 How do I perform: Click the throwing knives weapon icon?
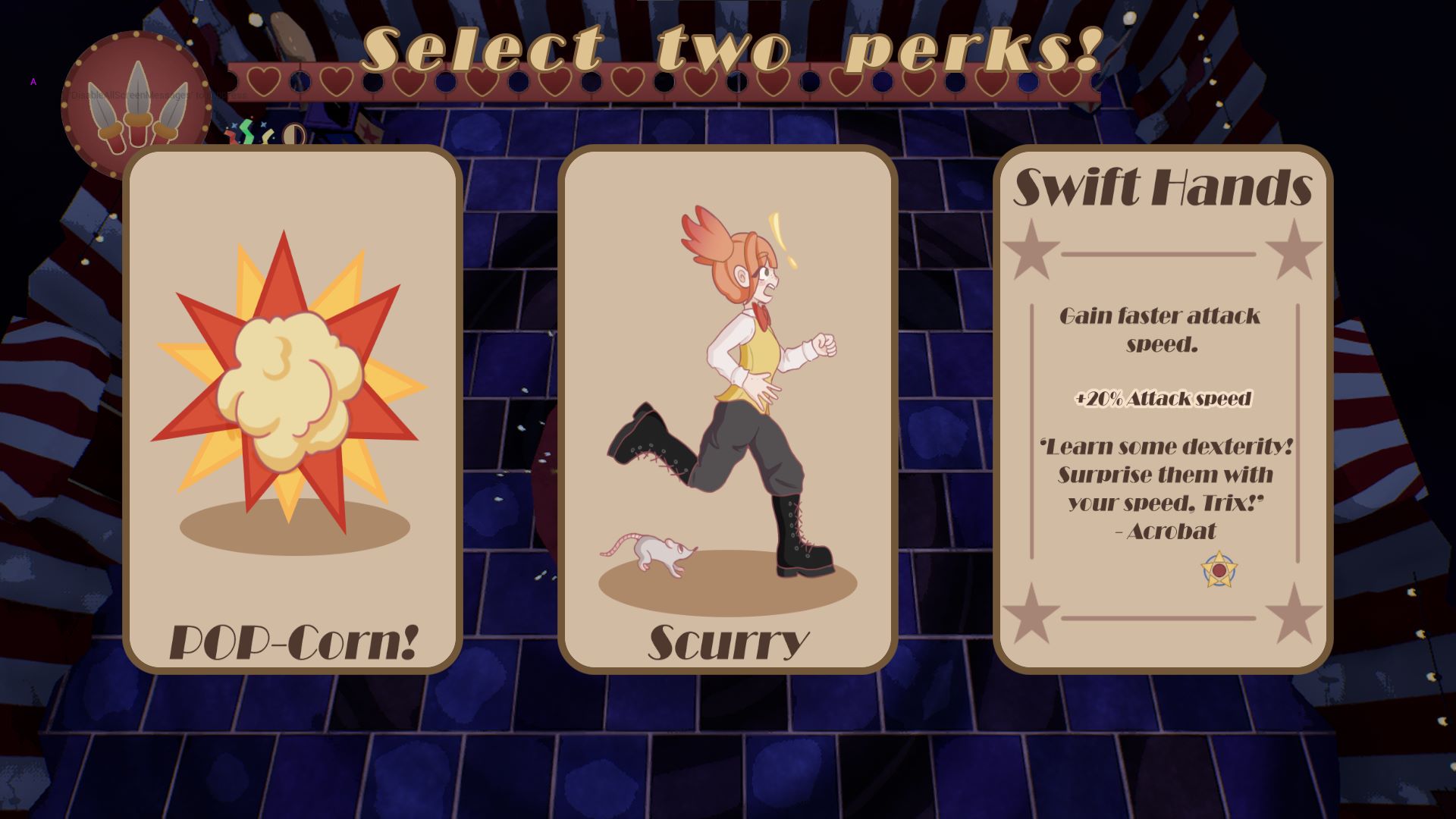pos(136,106)
